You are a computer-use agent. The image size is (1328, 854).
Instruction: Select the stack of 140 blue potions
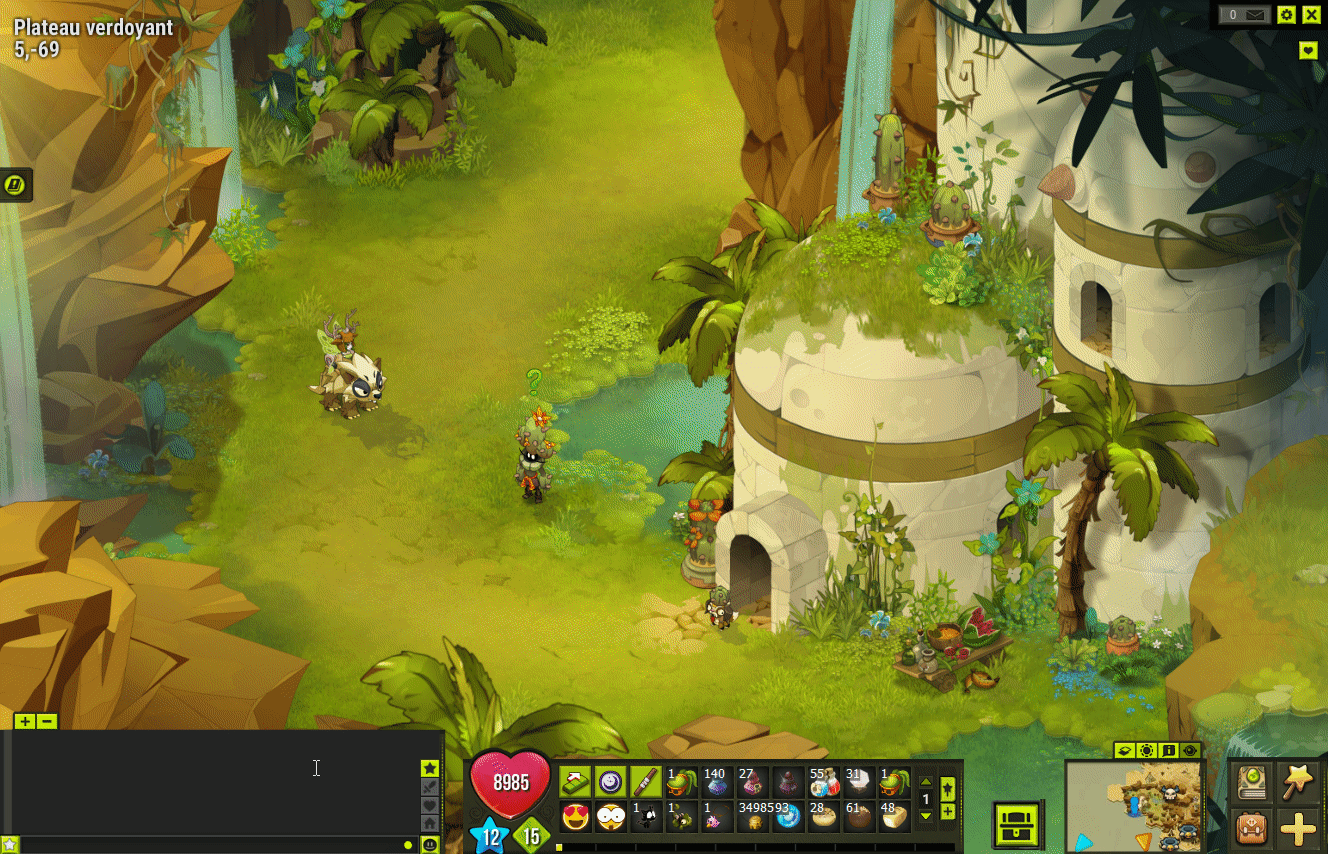[x=714, y=782]
